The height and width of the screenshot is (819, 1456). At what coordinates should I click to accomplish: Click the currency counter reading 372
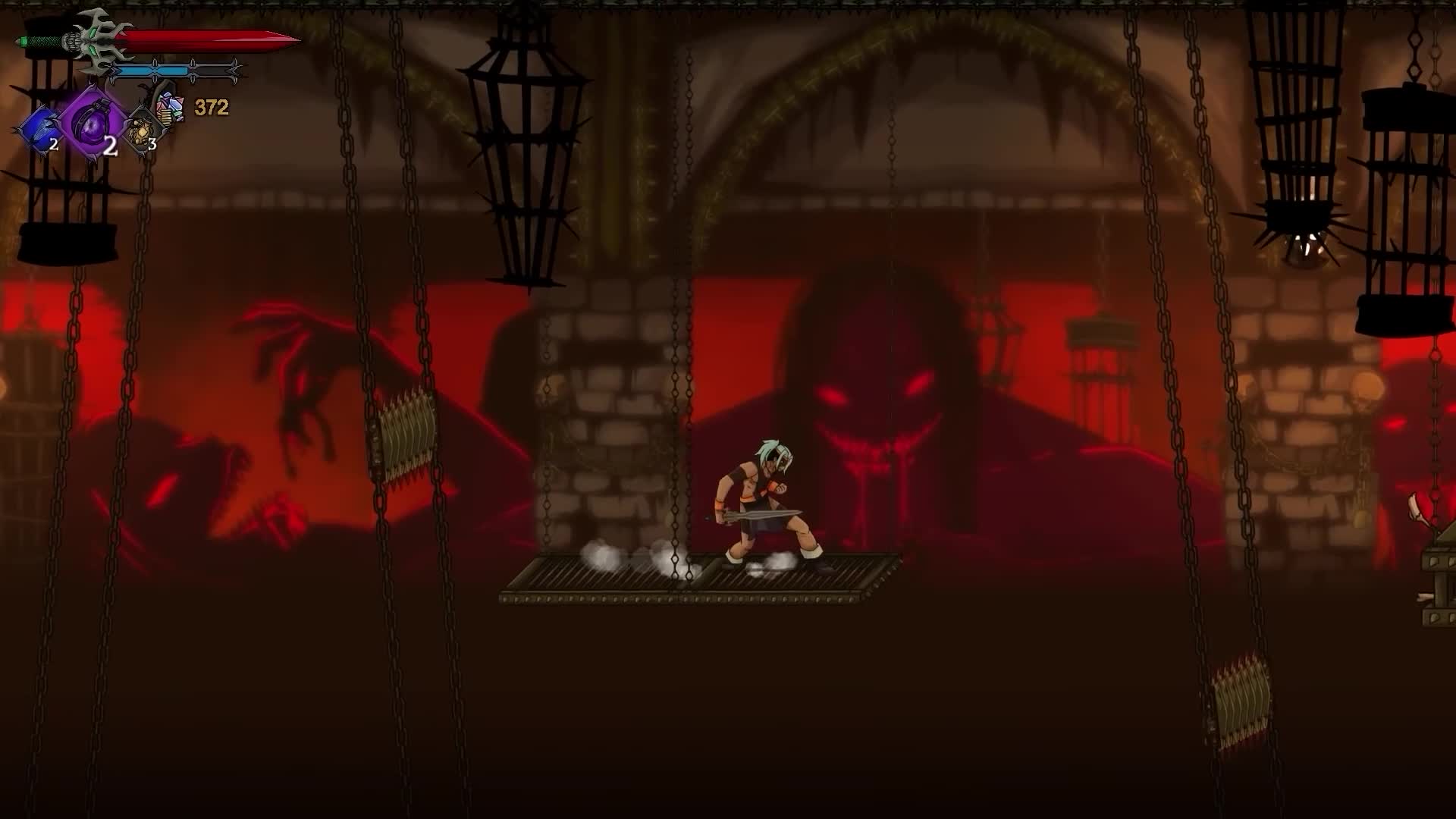tap(212, 107)
